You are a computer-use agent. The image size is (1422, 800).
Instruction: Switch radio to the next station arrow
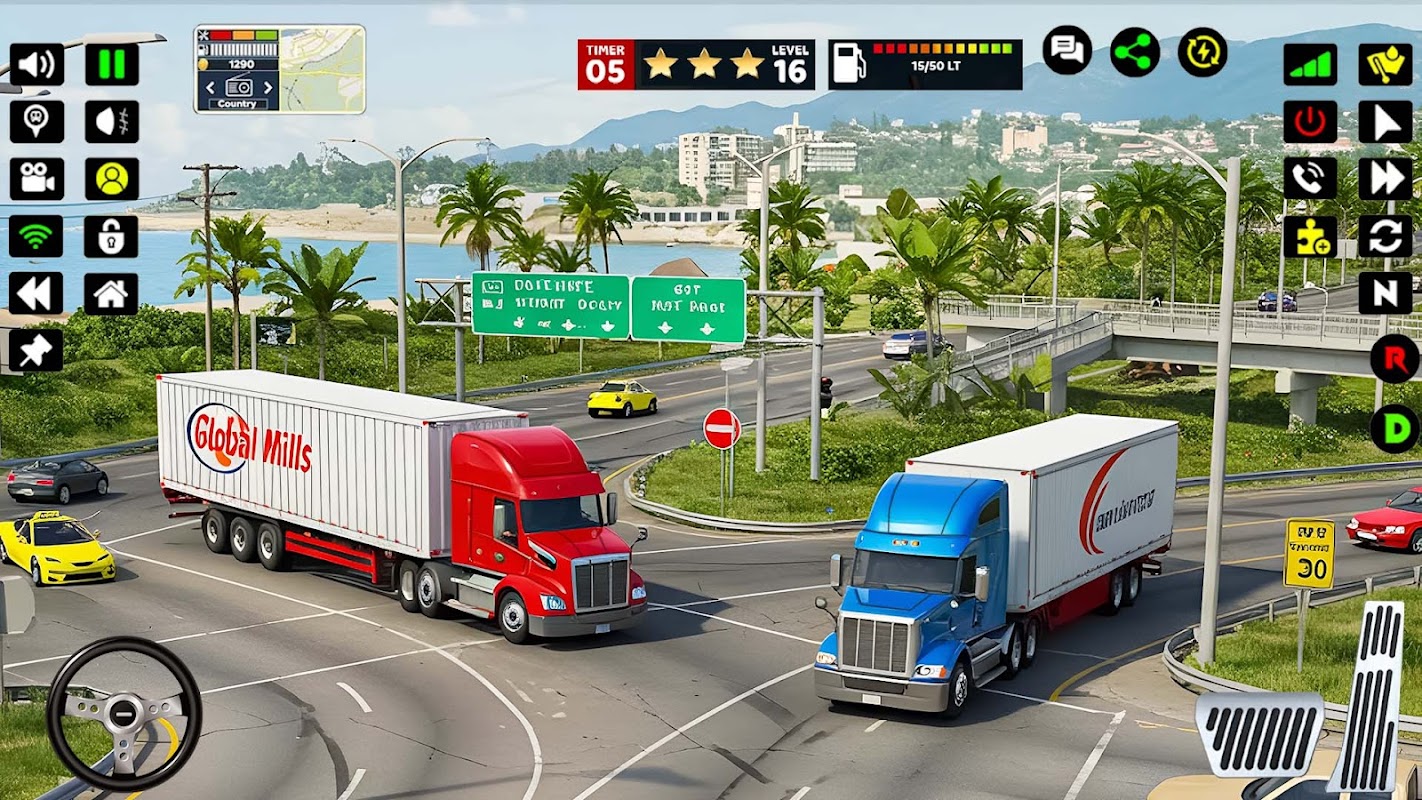(267, 88)
